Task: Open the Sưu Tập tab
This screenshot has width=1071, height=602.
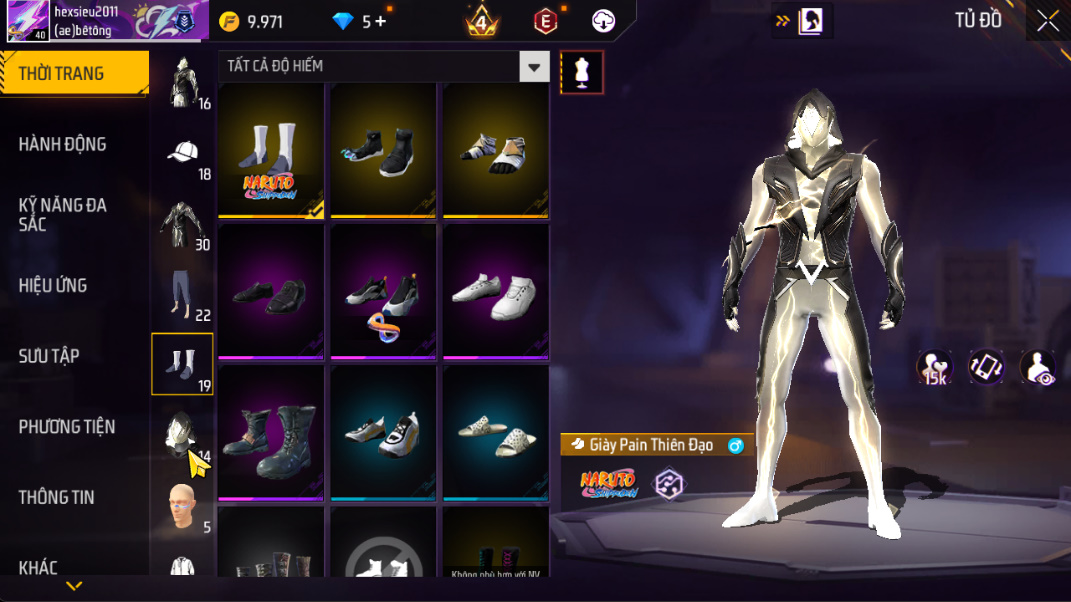Action: 49,356
